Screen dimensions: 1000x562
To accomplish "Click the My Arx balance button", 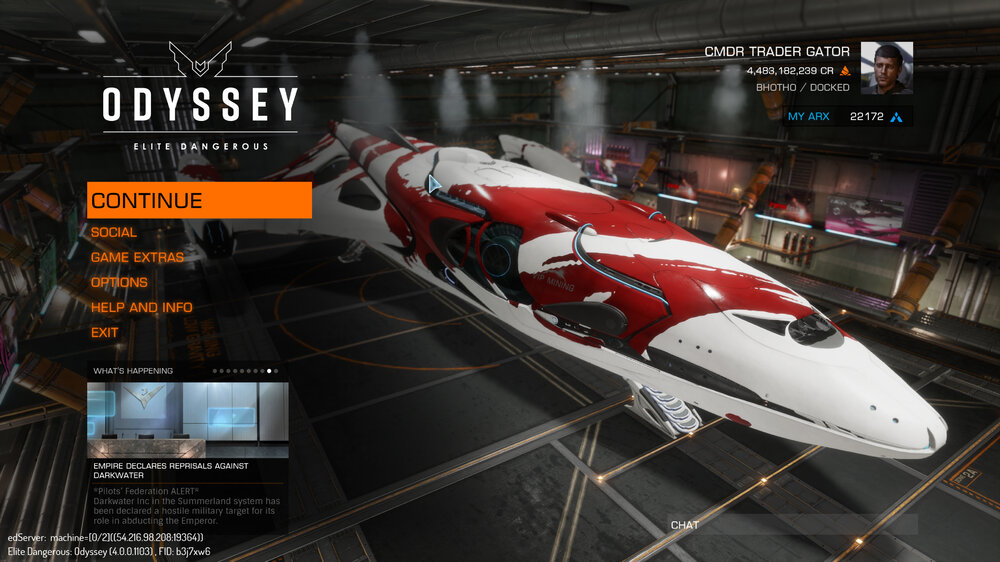I will pyautogui.click(x=848, y=117).
